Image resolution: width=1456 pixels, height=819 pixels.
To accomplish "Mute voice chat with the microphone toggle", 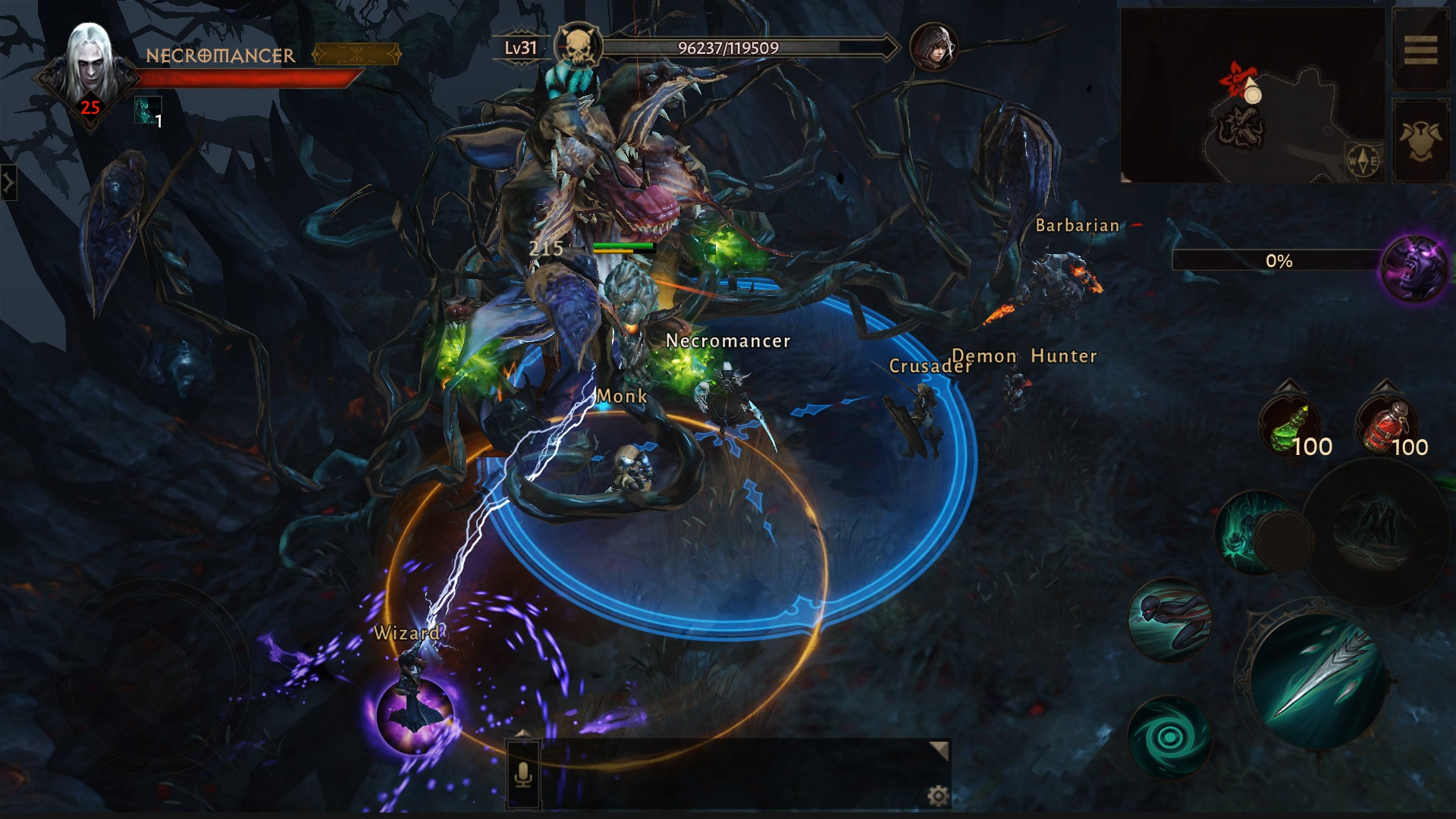I will pyautogui.click(x=522, y=775).
